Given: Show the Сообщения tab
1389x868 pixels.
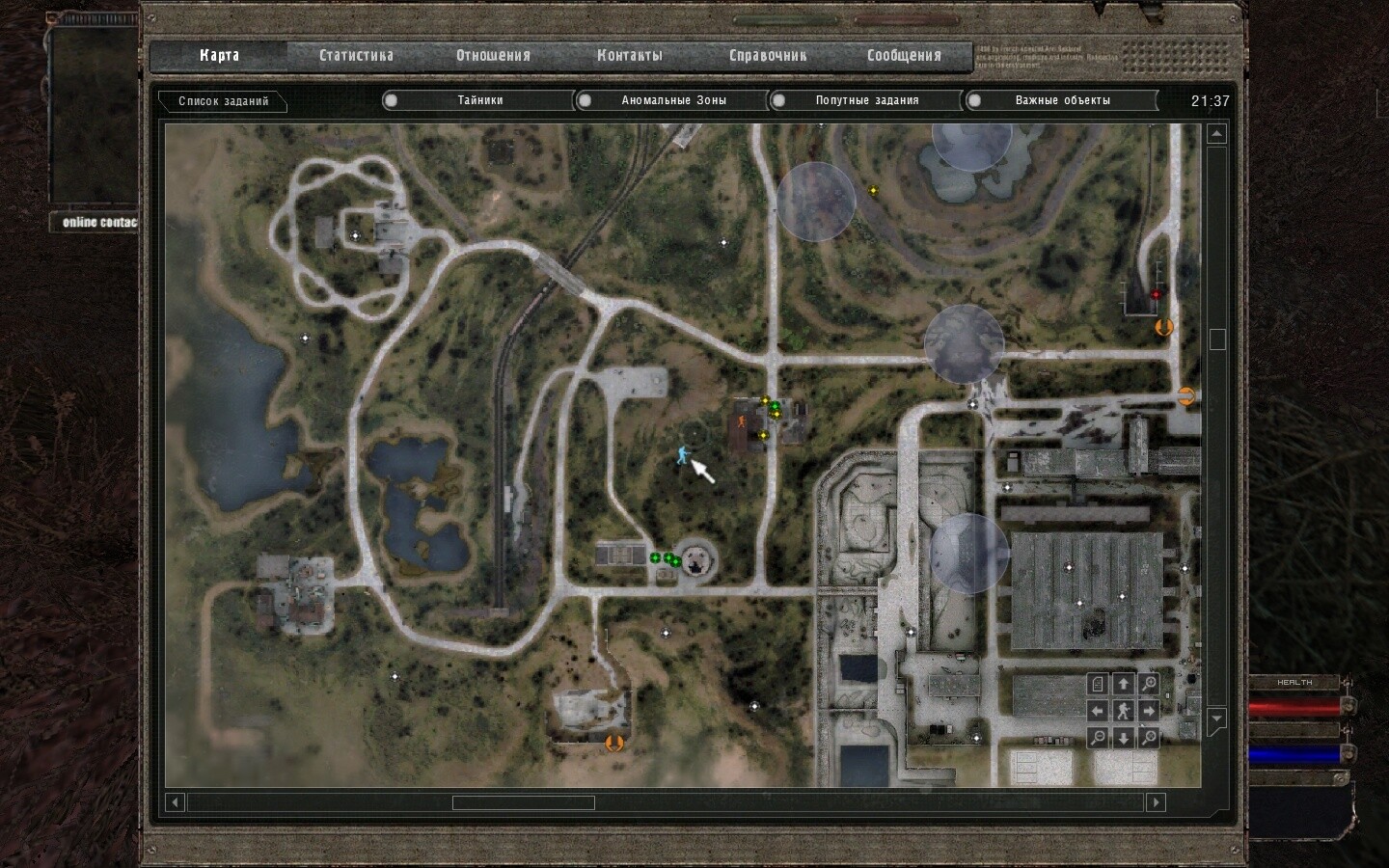Looking at the screenshot, I should click(x=903, y=56).
